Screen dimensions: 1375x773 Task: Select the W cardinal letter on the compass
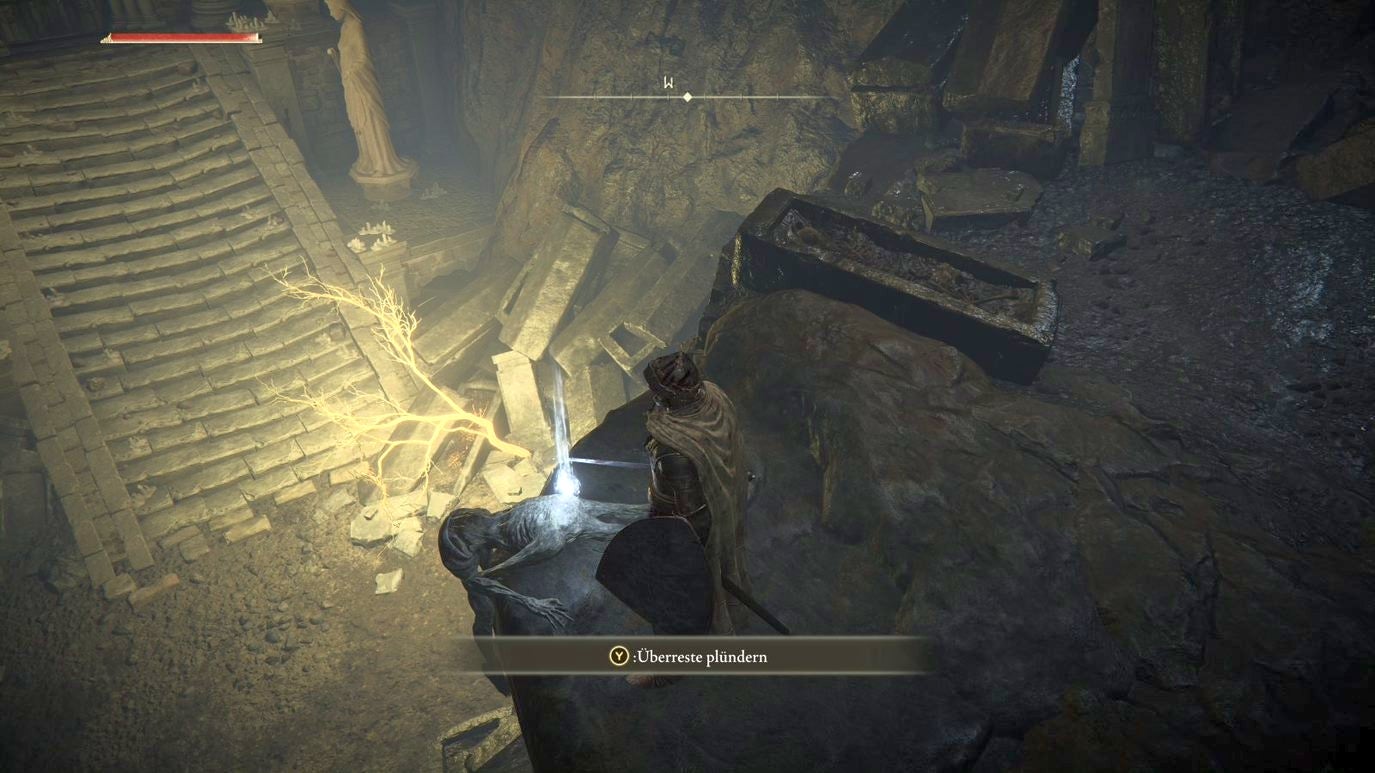click(x=666, y=85)
